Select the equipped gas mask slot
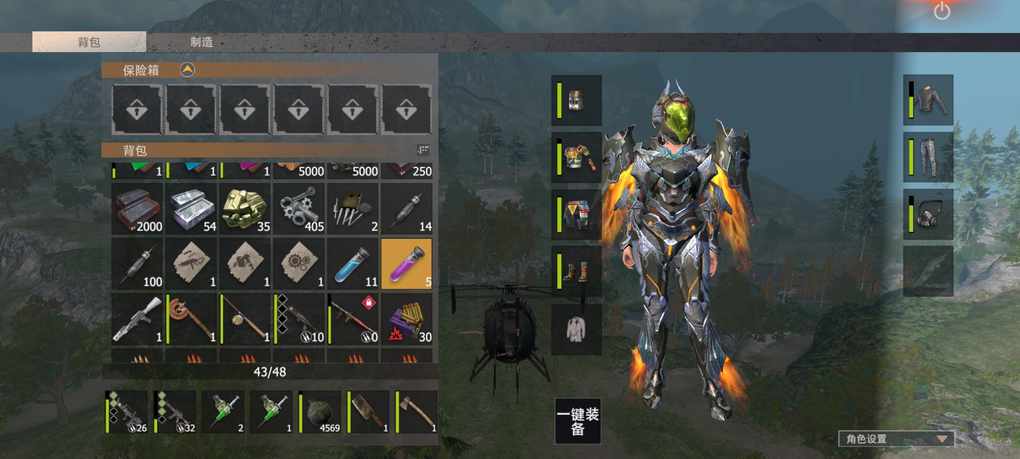The width and height of the screenshot is (1020, 459). [x=929, y=214]
